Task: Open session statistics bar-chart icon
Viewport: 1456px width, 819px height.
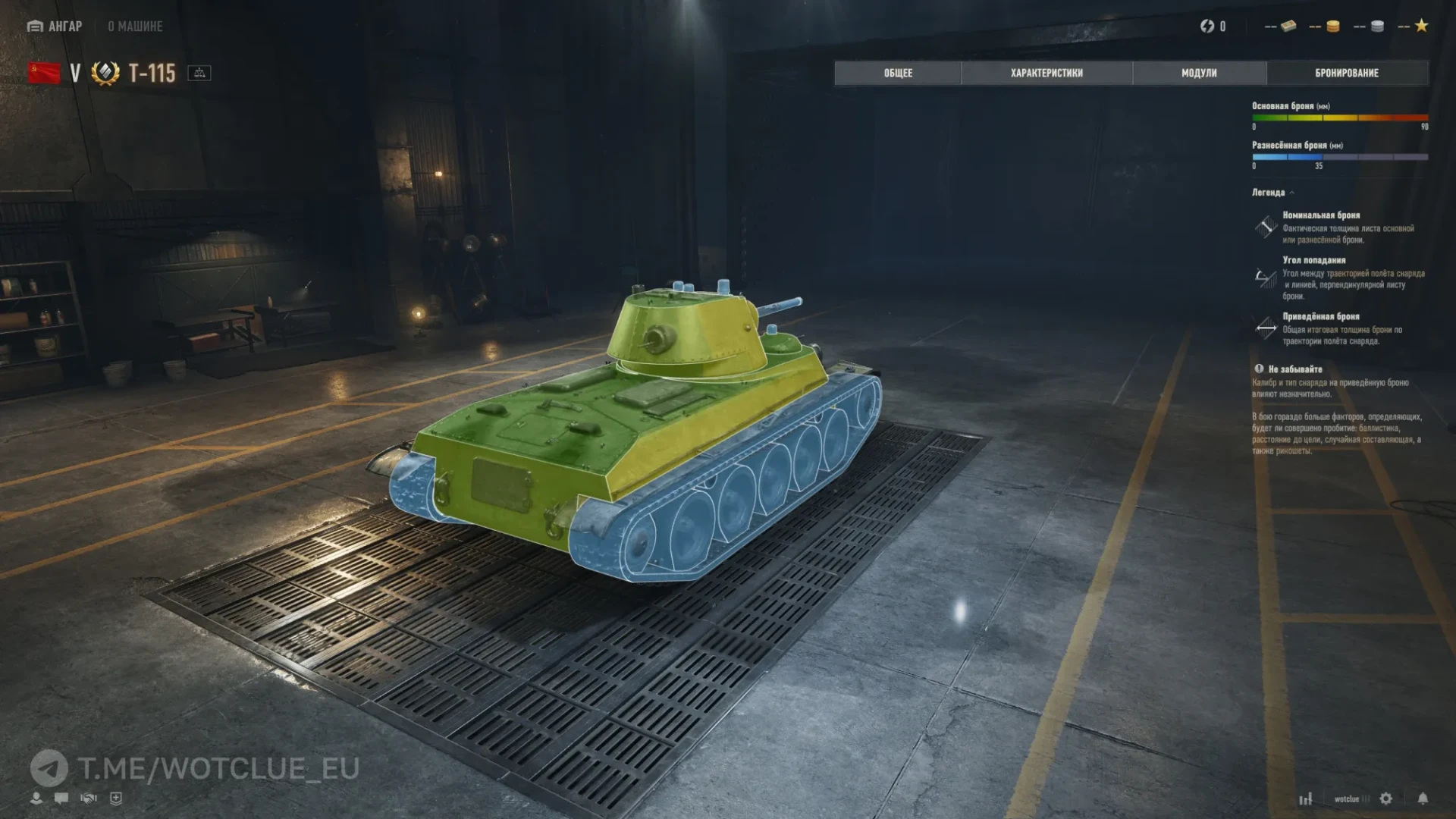Action: click(x=1306, y=799)
